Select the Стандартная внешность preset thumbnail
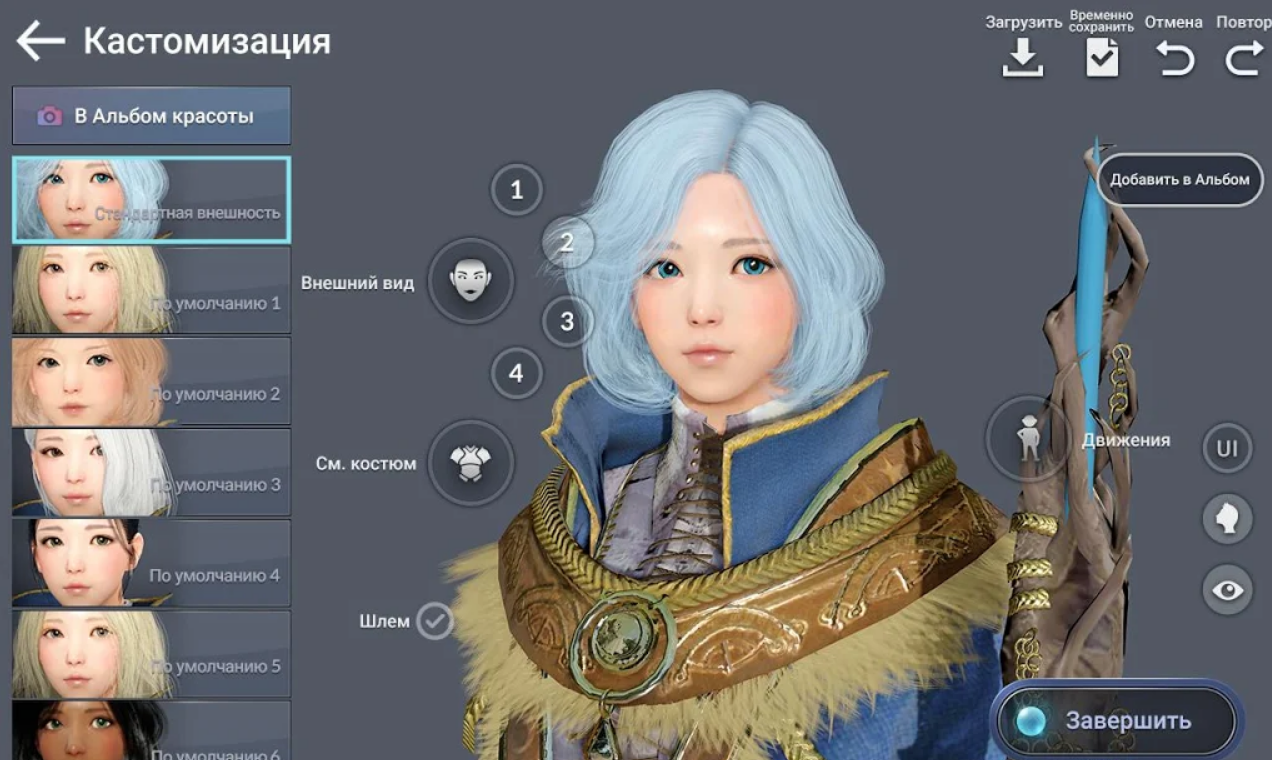Image resolution: width=1272 pixels, height=760 pixels. click(151, 200)
